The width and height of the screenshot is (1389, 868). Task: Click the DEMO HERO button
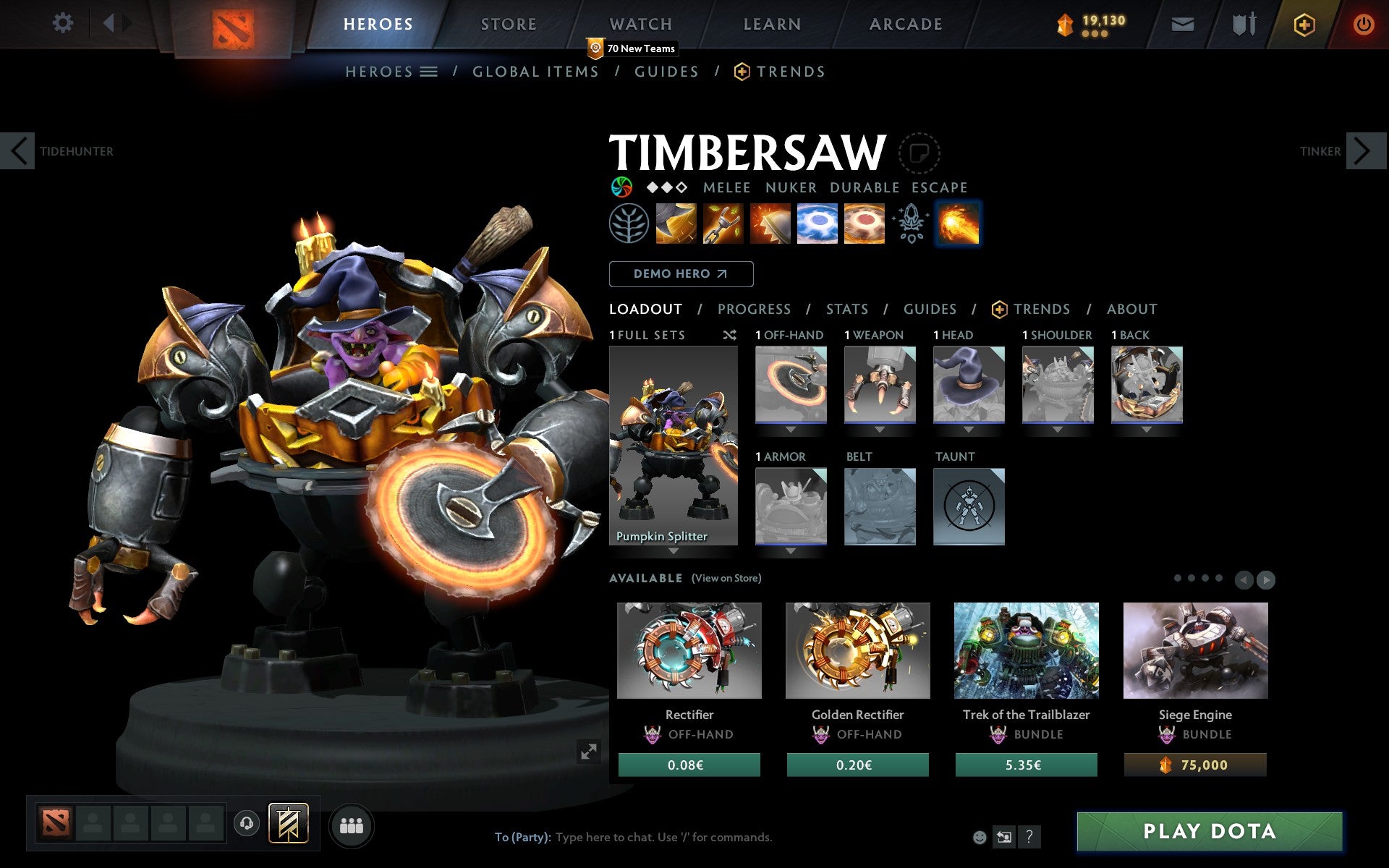pos(681,274)
